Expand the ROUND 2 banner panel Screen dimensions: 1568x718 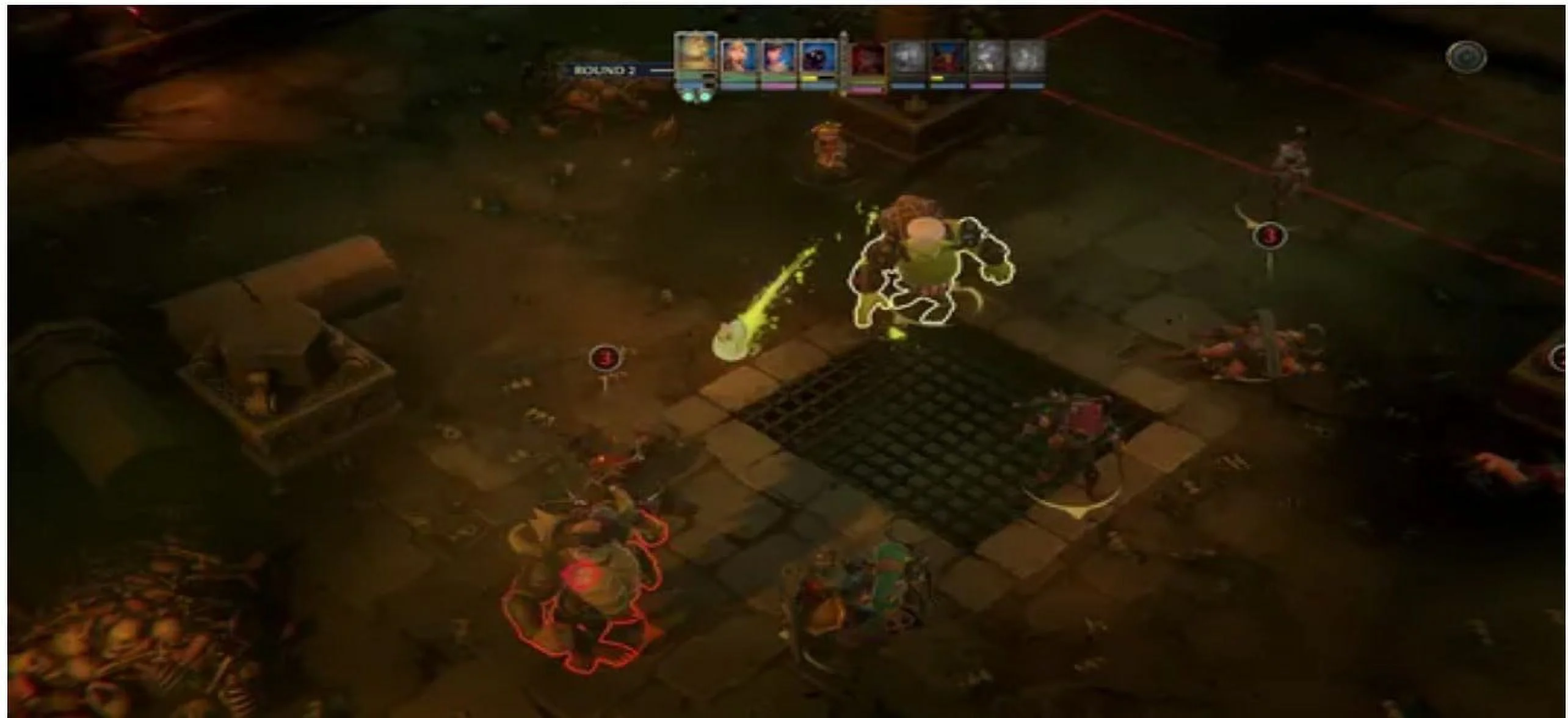coord(611,70)
